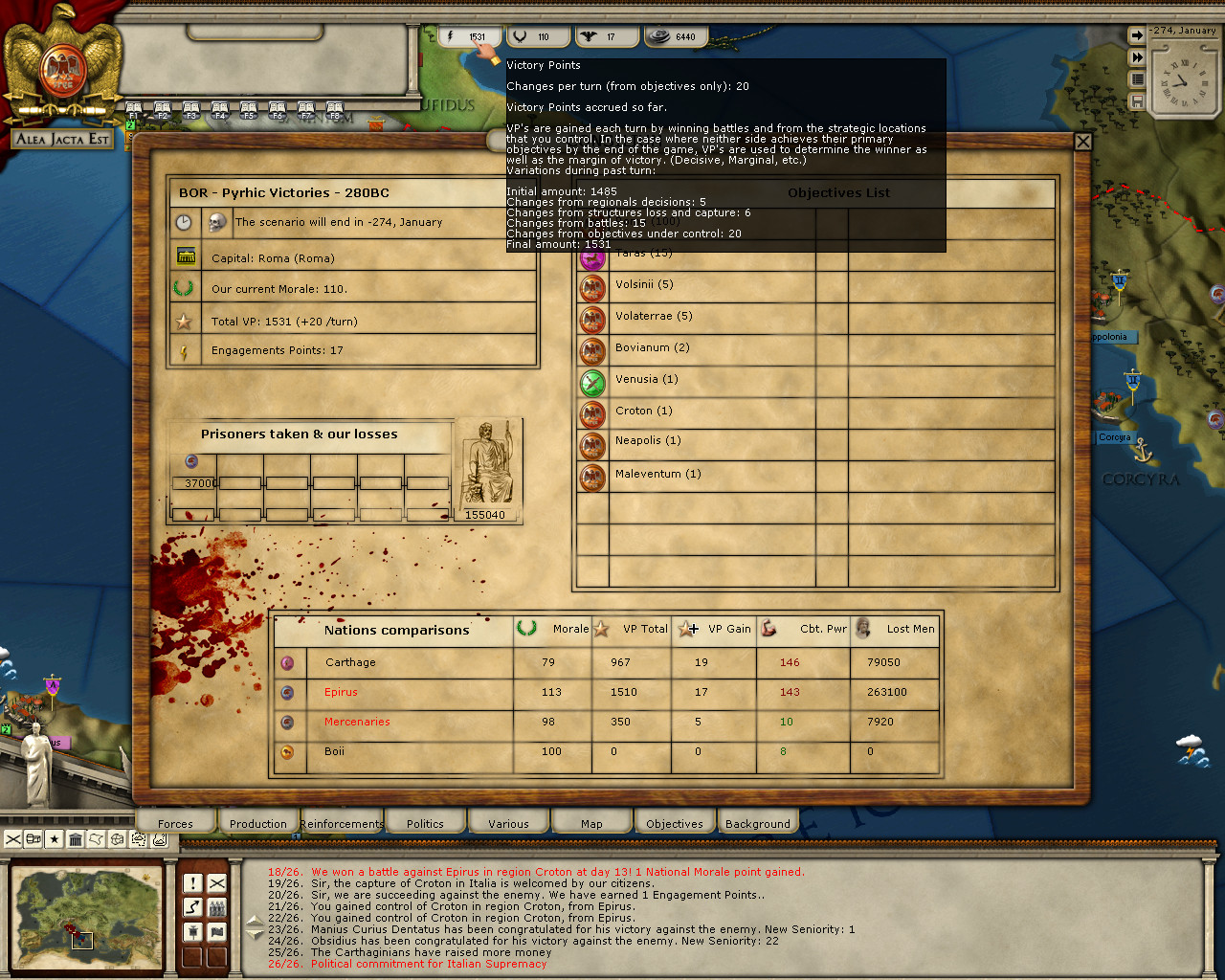Click the double-arrow fast forward control top right
This screenshot has height=980, width=1225.
click(1138, 56)
